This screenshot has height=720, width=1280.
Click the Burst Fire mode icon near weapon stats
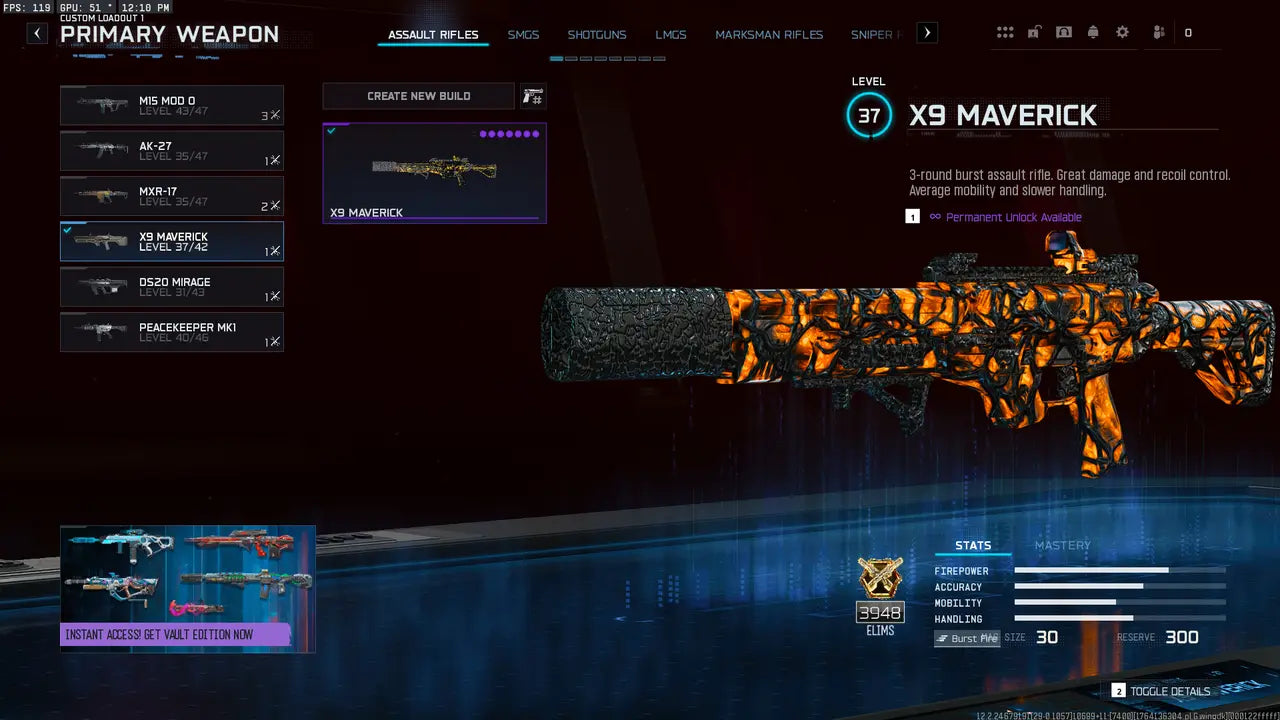[x=966, y=638]
